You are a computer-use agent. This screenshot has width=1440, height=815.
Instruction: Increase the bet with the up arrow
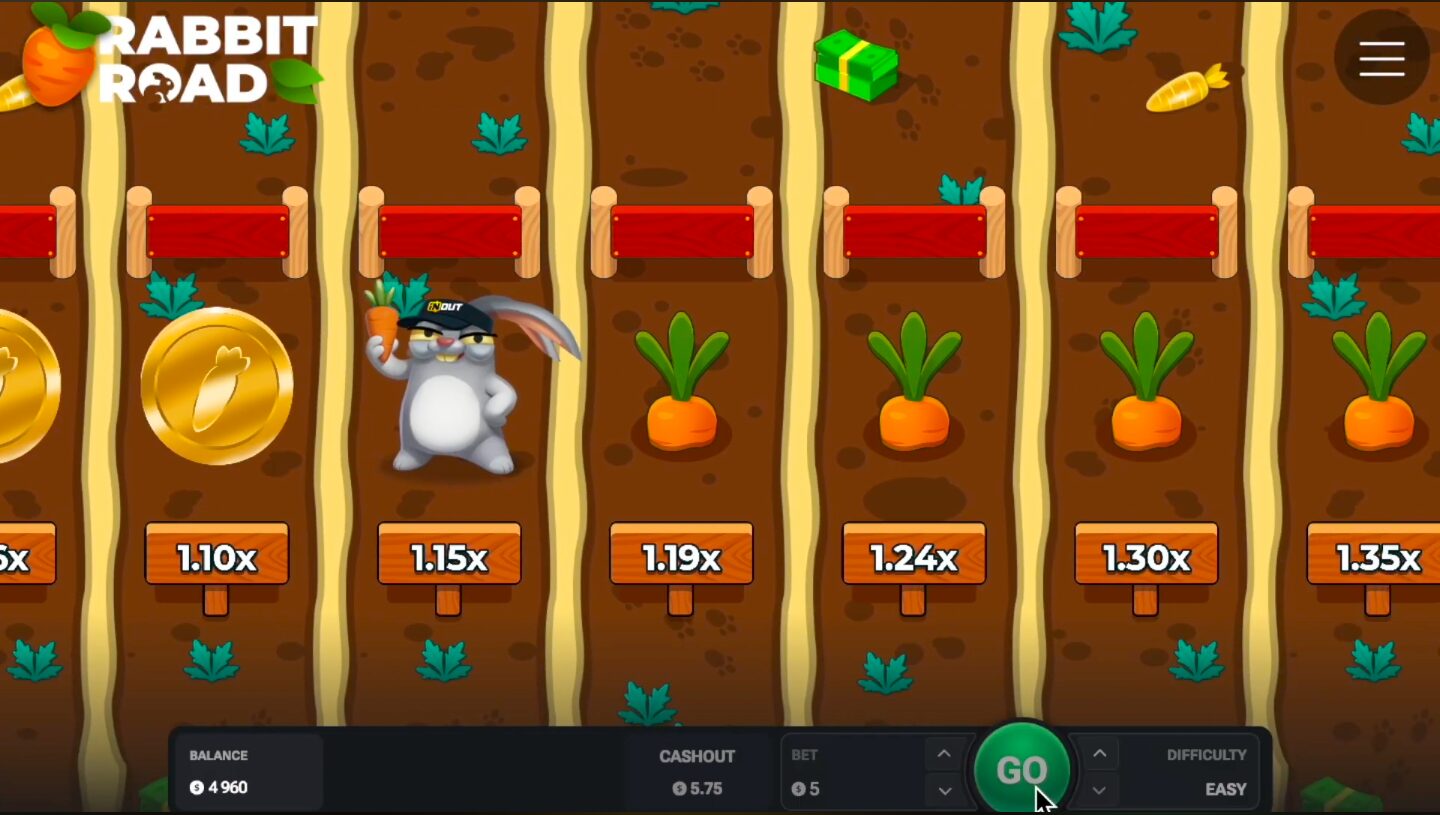[x=943, y=753]
